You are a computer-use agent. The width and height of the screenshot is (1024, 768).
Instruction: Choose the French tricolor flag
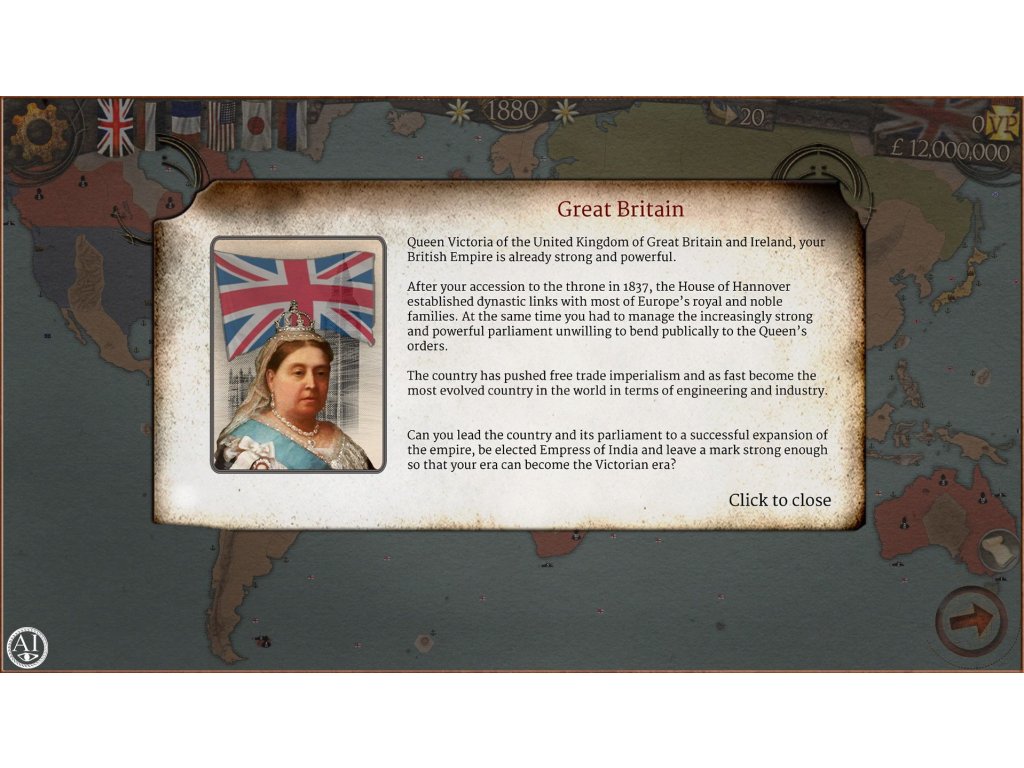(184, 124)
